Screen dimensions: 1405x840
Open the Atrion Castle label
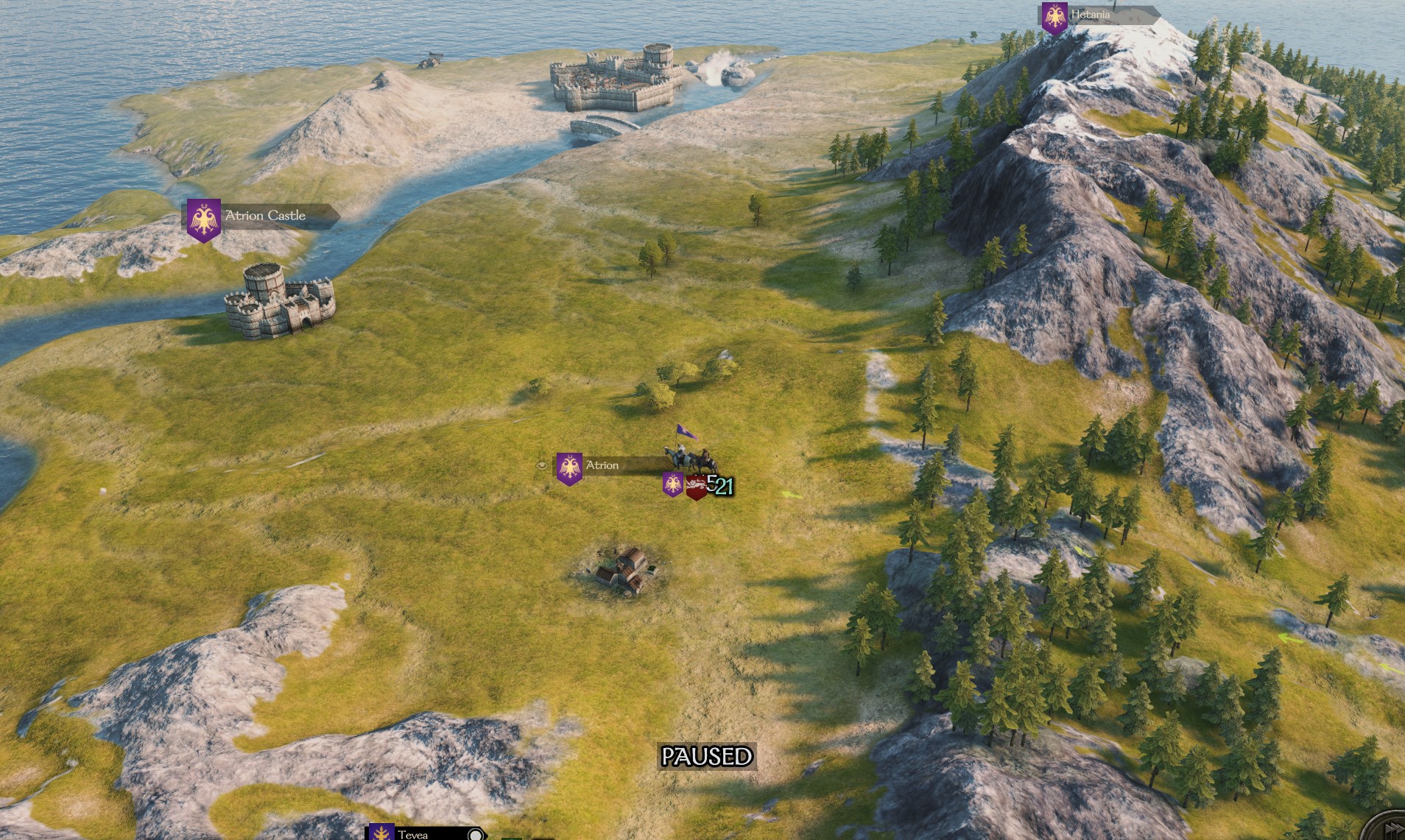coord(267,216)
